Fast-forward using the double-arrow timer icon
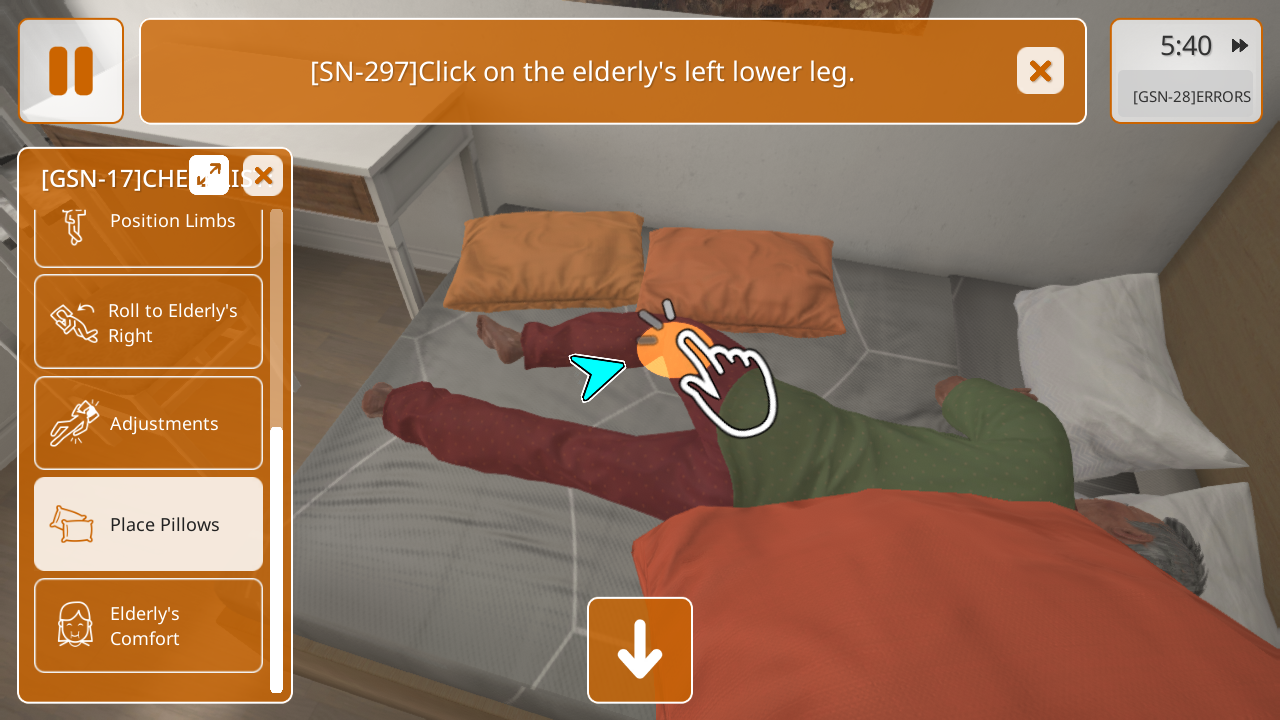This screenshot has height=720, width=1280. tap(1239, 46)
